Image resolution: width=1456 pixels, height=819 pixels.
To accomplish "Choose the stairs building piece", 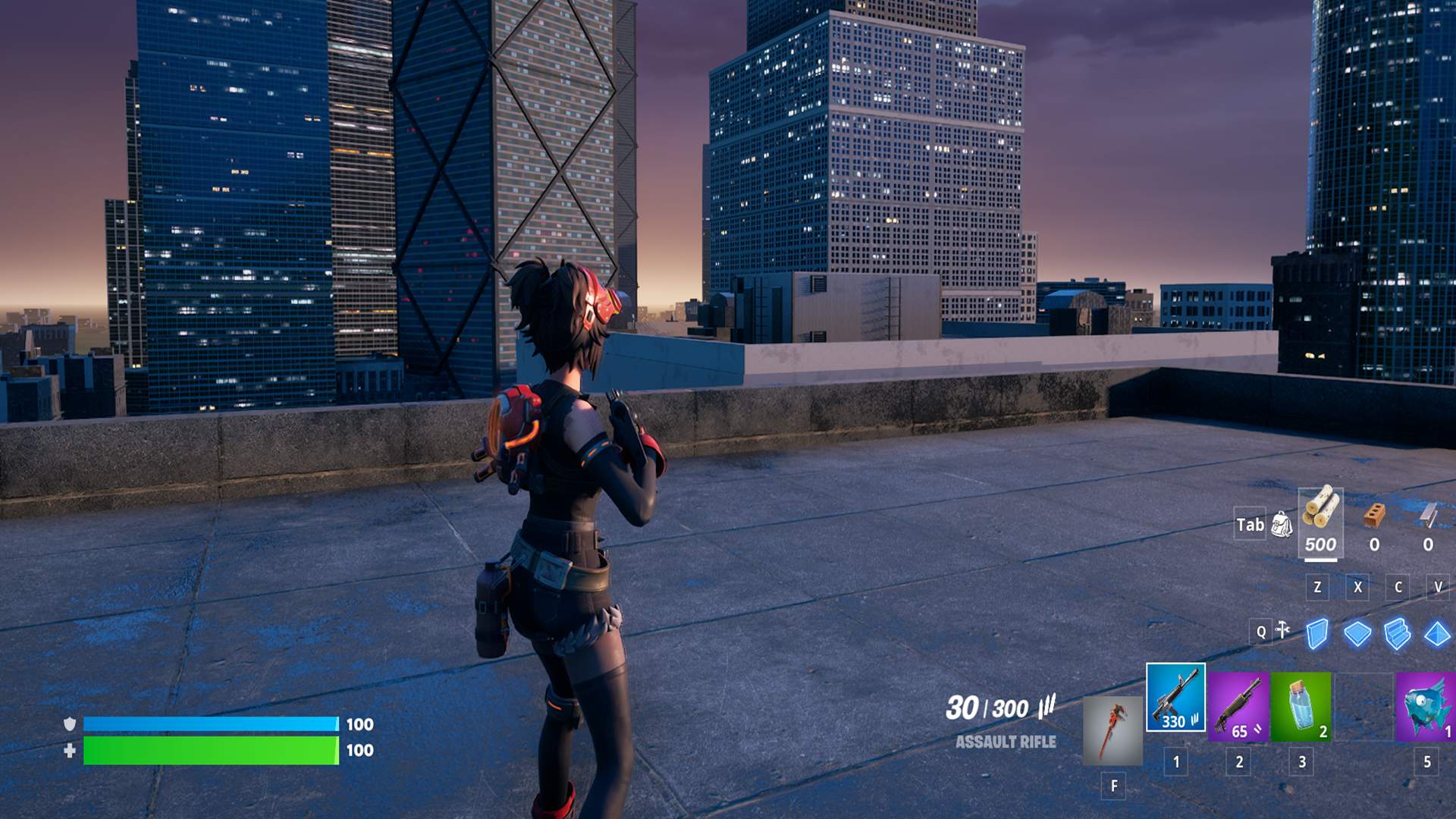I will [1397, 633].
